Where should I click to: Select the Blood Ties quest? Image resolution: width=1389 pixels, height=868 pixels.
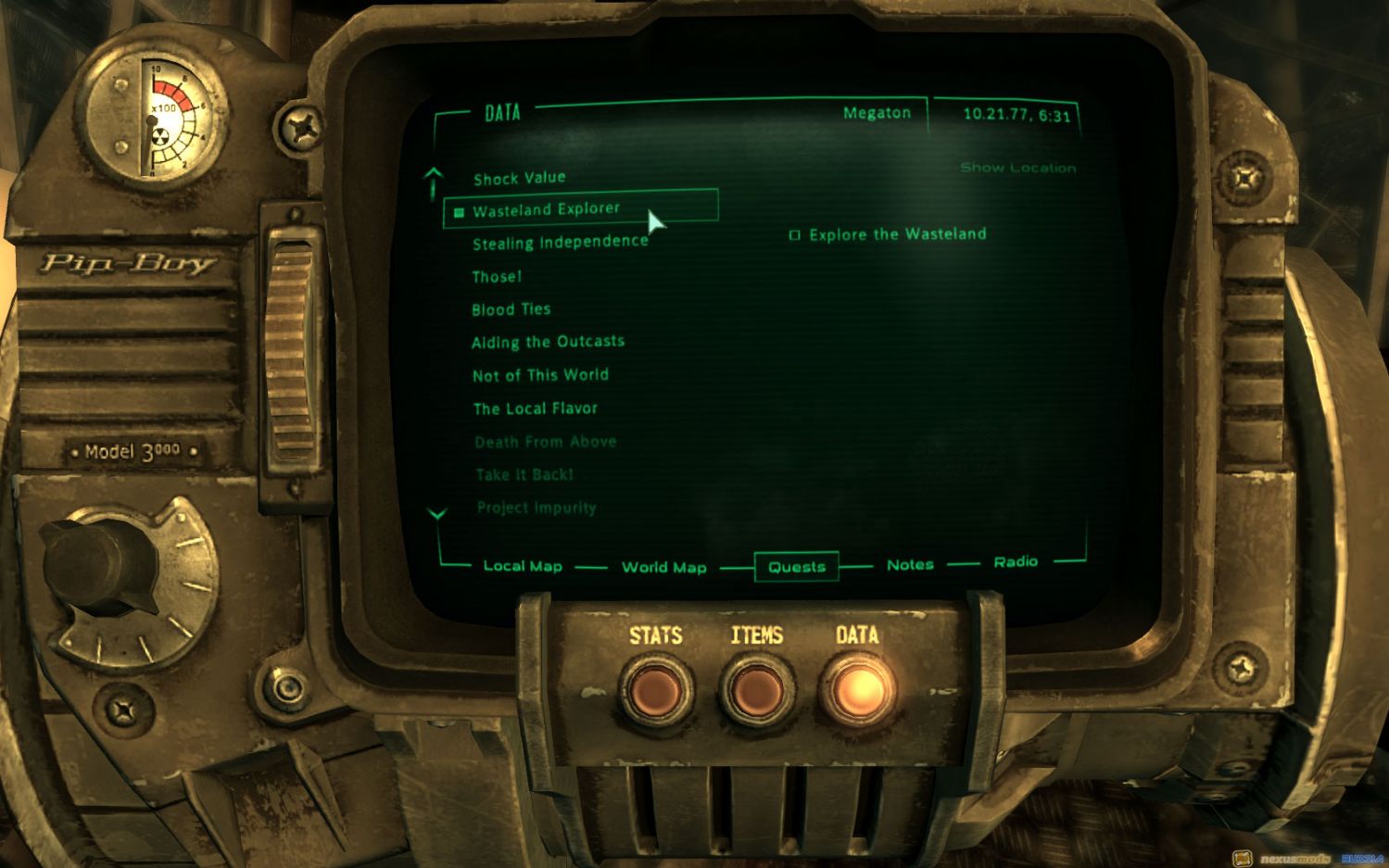click(x=511, y=309)
